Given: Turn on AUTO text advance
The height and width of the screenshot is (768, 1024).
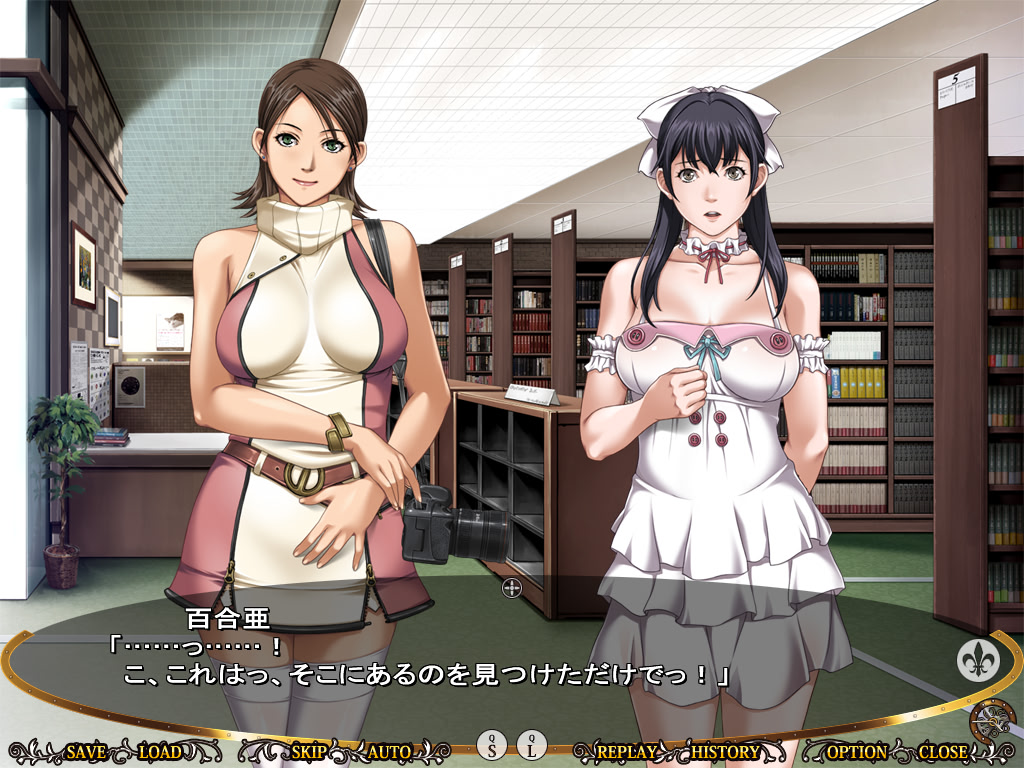Looking at the screenshot, I should pos(389,751).
